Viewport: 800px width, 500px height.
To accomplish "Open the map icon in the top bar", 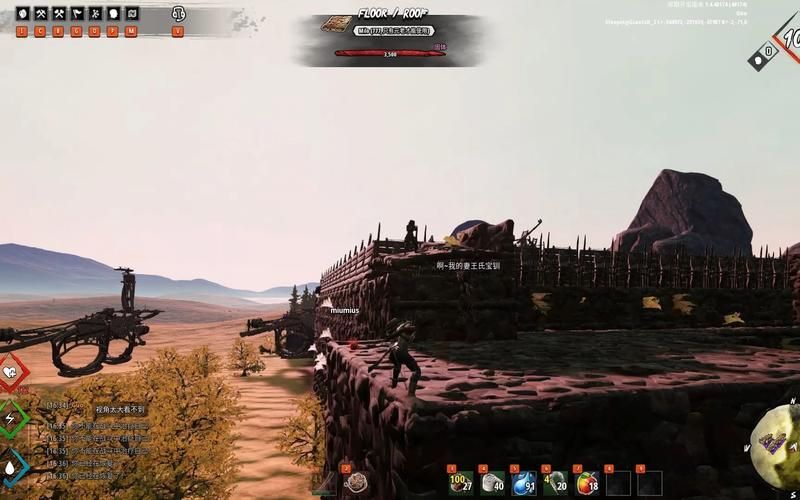I will pos(133,14).
